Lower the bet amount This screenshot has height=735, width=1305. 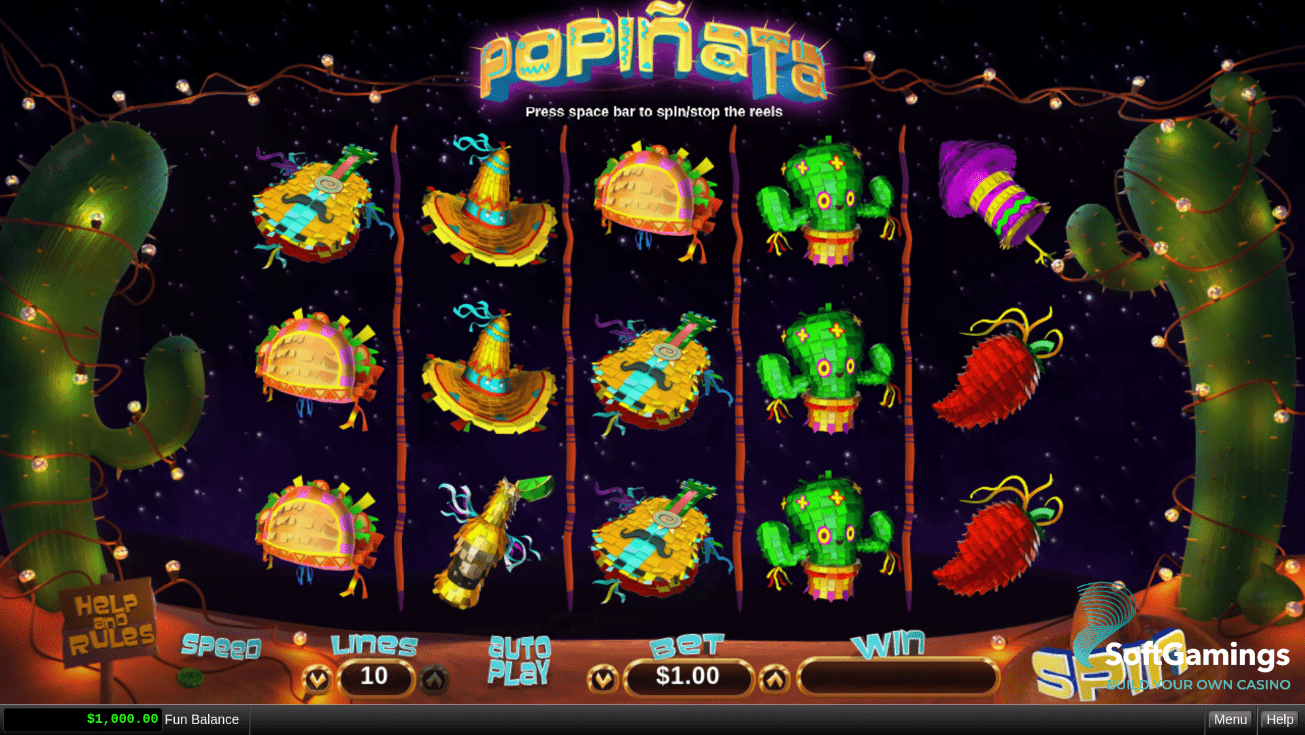(x=602, y=679)
